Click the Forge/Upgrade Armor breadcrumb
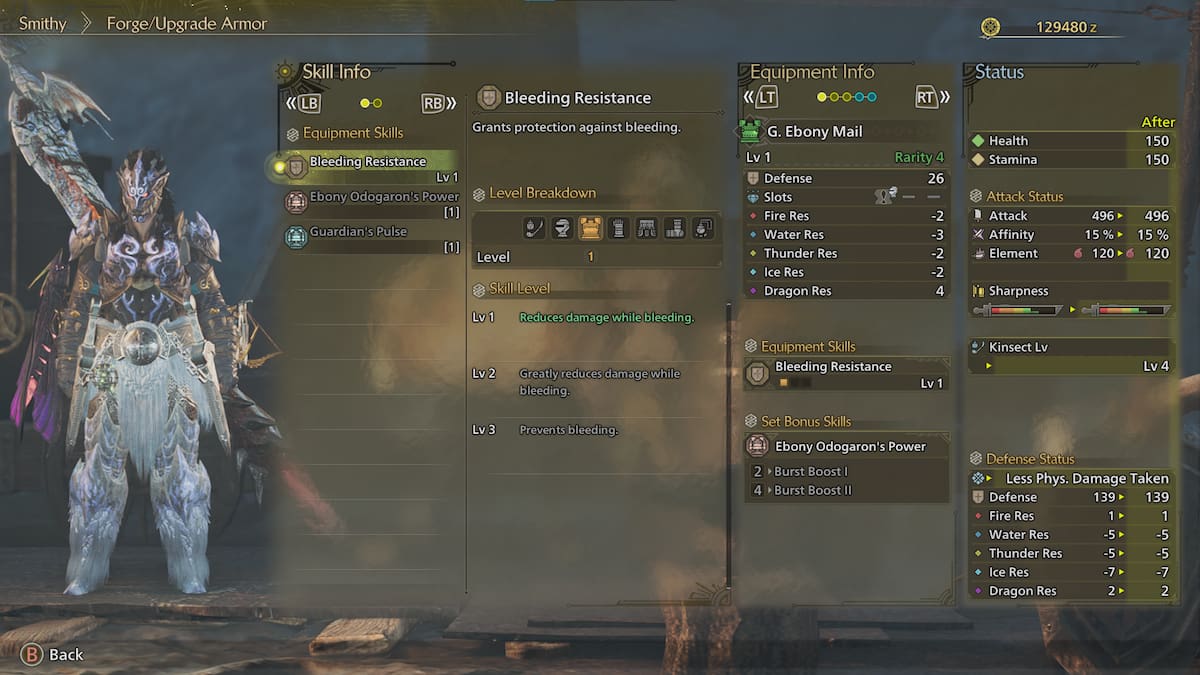Viewport: 1200px width, 675px height. tap(187, 23)
